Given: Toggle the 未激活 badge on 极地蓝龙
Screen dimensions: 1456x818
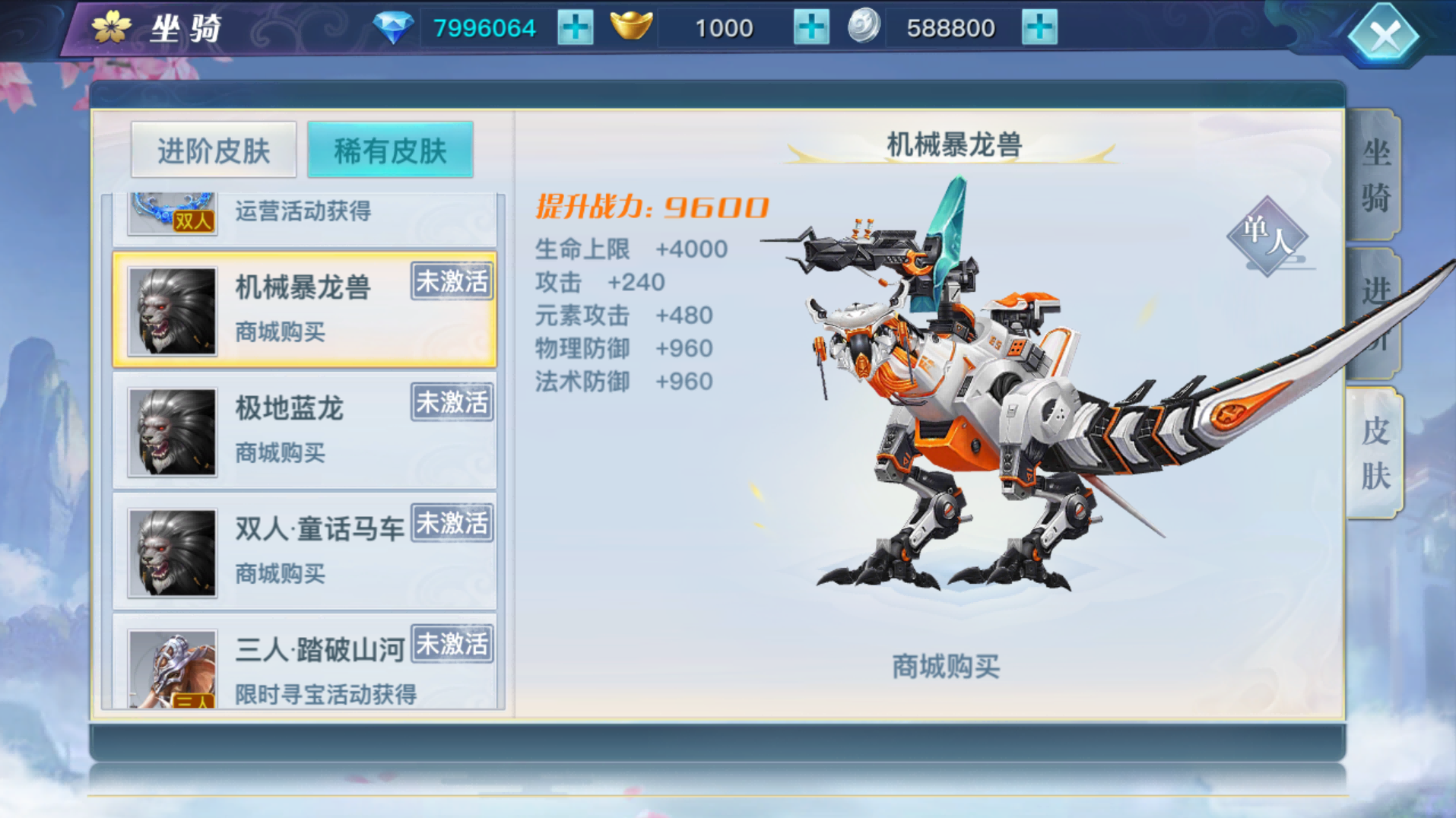Looking at the screenshot, I should [x=450, y=402].
